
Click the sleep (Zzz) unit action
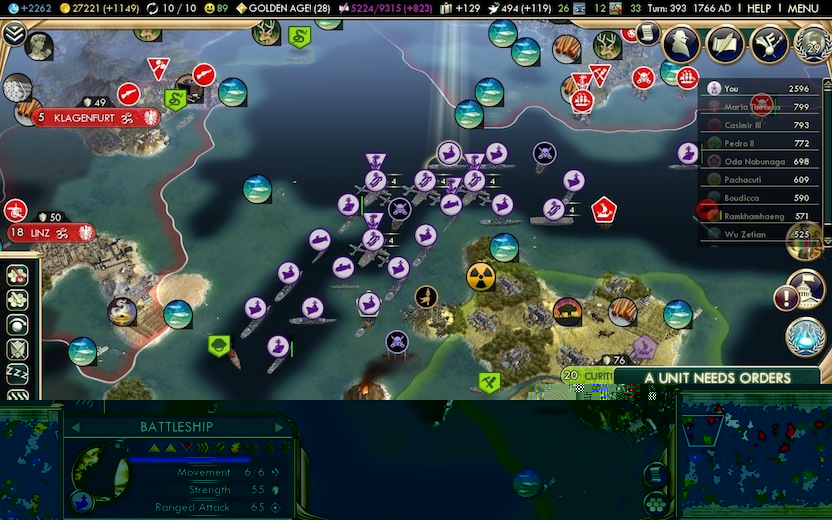pos(17,375)
